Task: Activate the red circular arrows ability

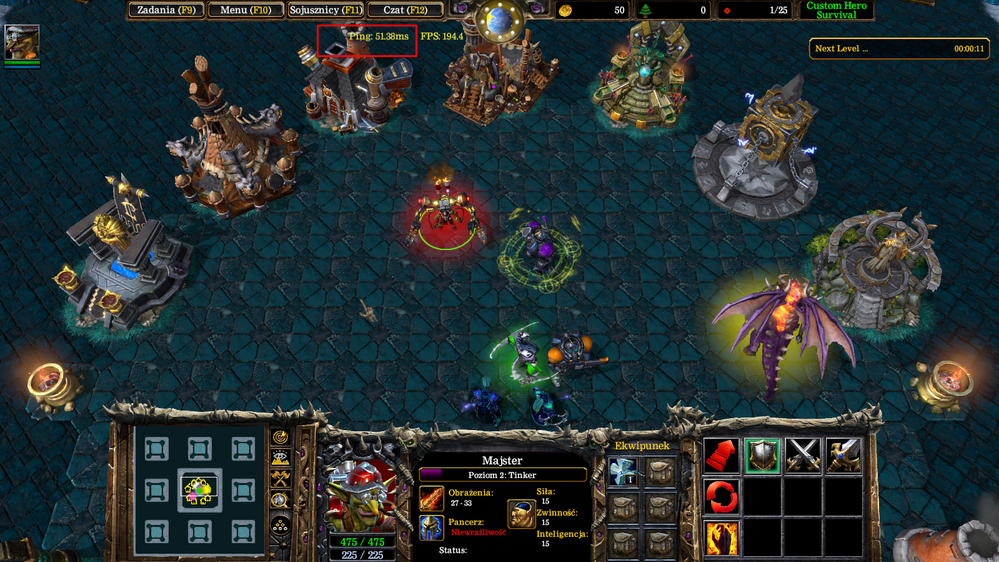Action: pyautogui.click(x=721, y=496)
